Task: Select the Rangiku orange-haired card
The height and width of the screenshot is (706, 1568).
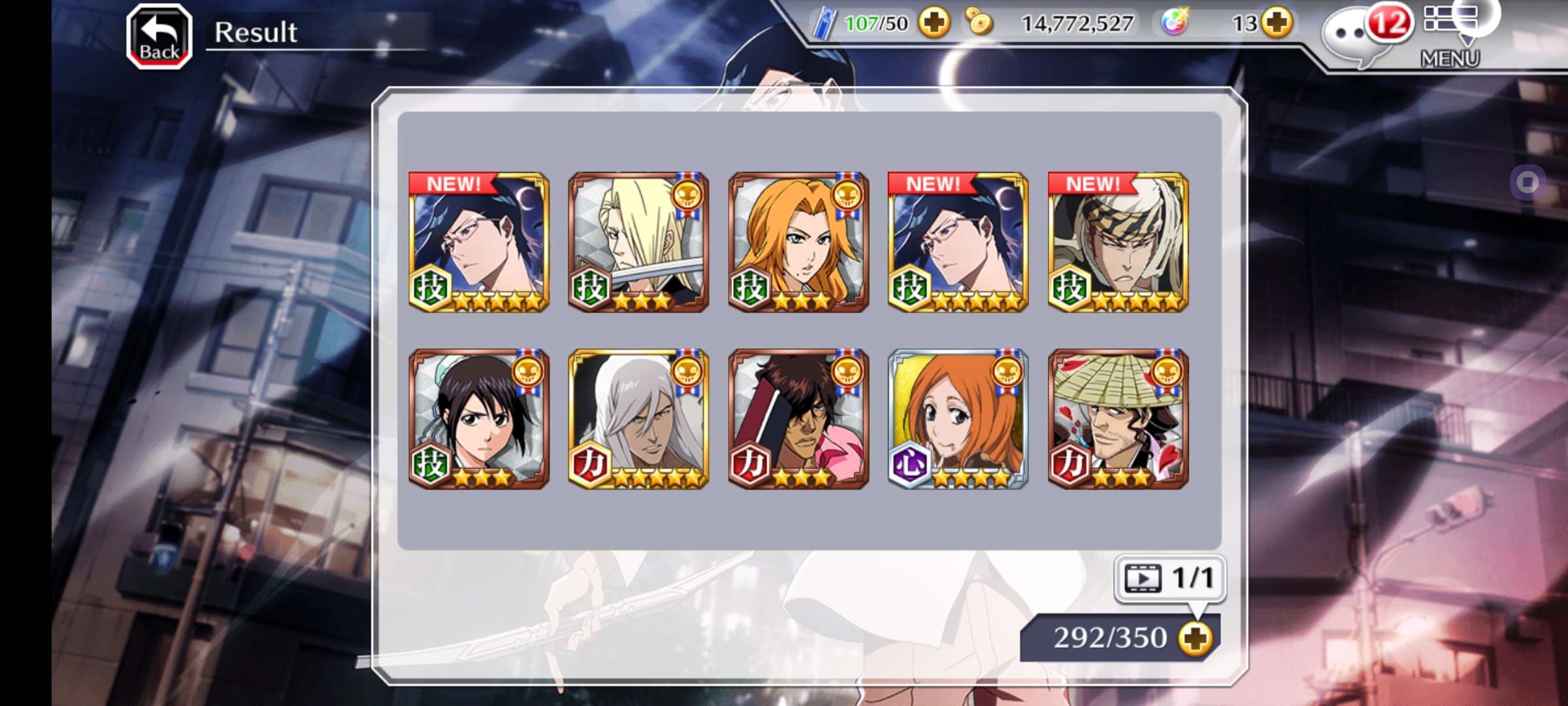Action: pos(798,242)
